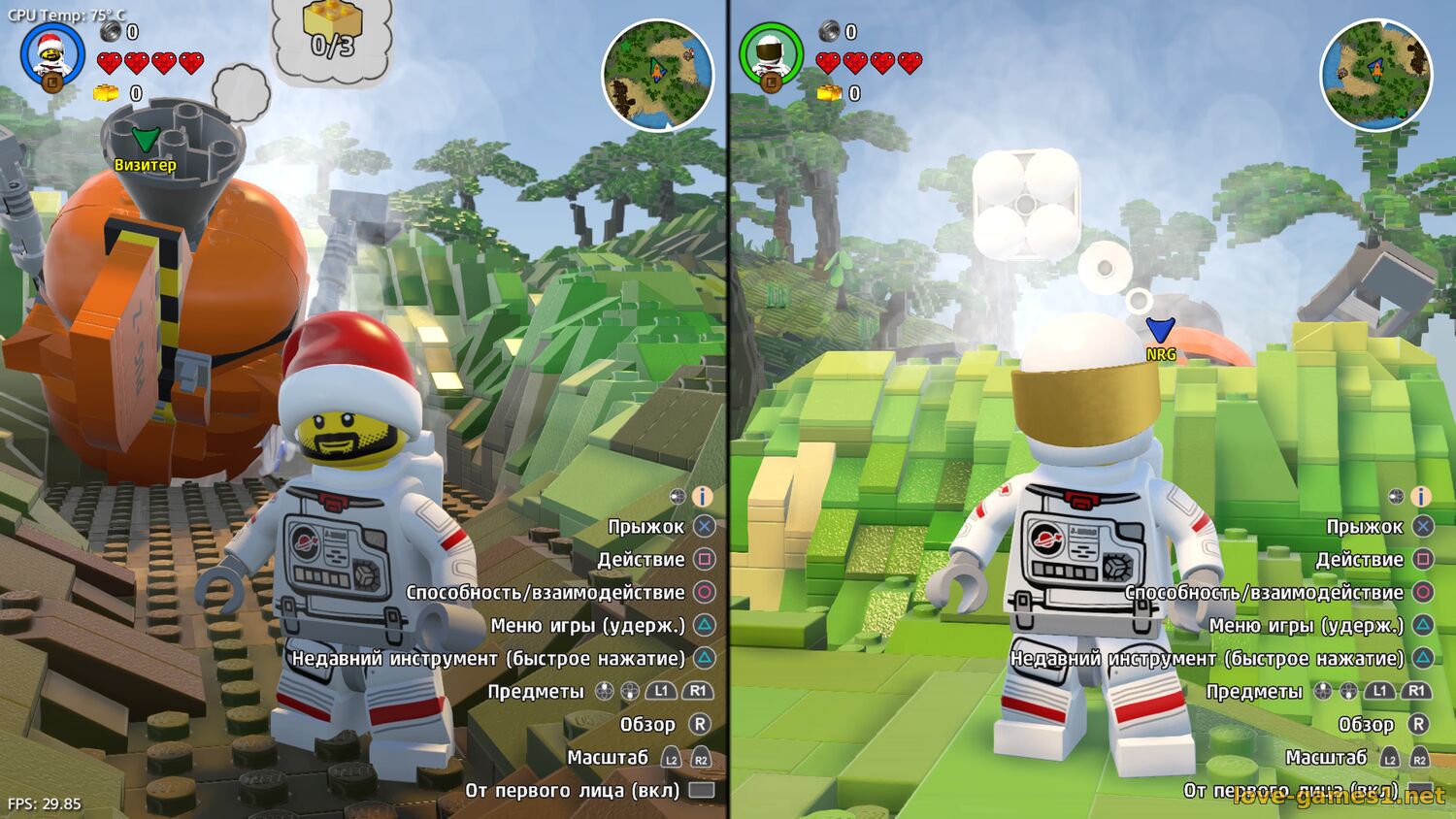Click the left player's orange info icon
Viewport: 1456px width, 819px height.
click(x=703, y=496)
